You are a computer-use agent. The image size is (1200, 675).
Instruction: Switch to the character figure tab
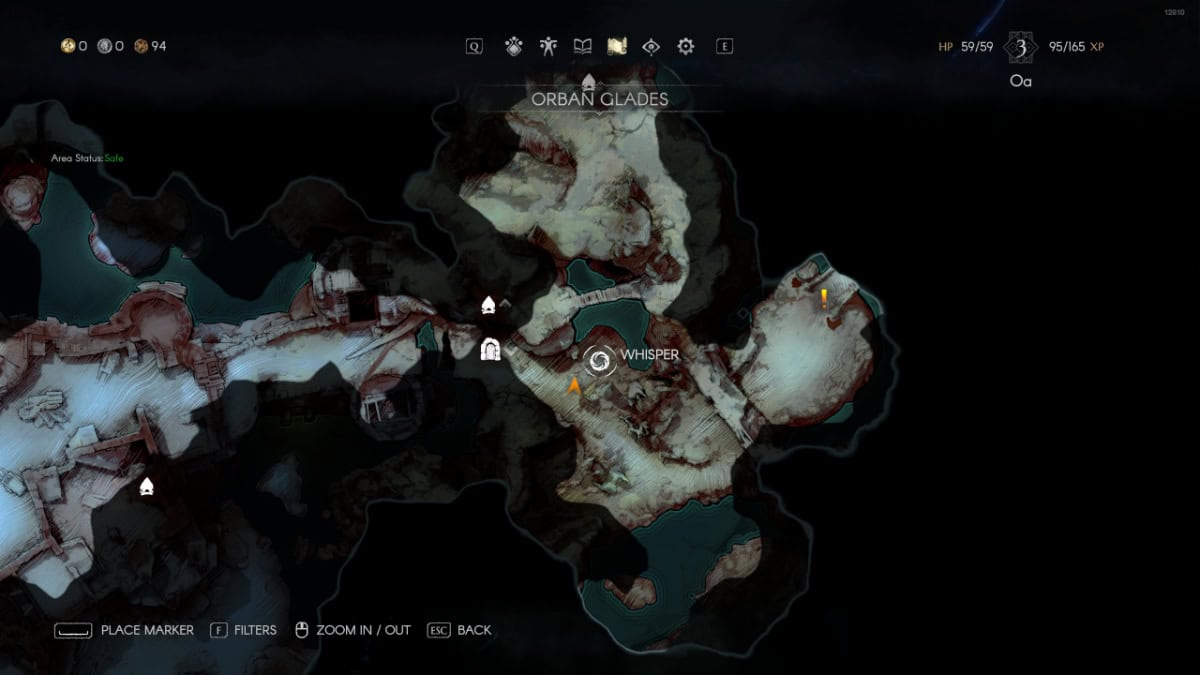[548, 46]
